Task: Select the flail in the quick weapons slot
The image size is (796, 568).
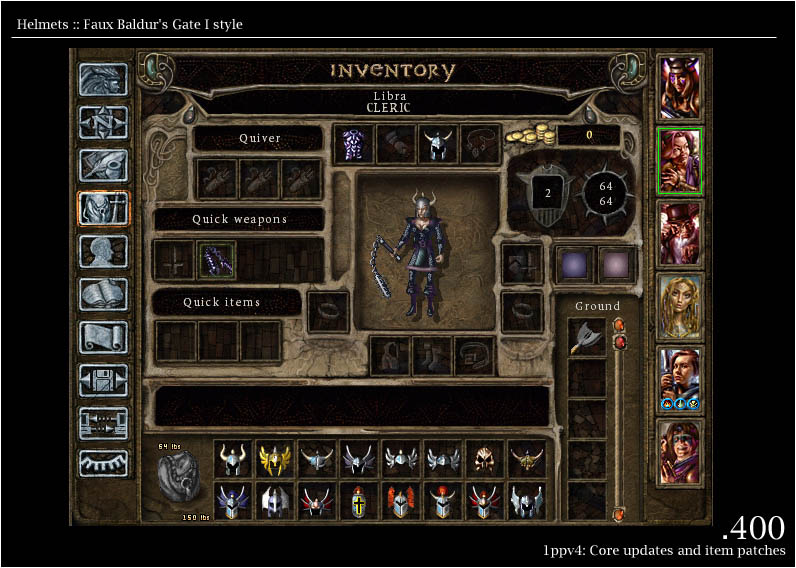Action: (x=216, y=260)
